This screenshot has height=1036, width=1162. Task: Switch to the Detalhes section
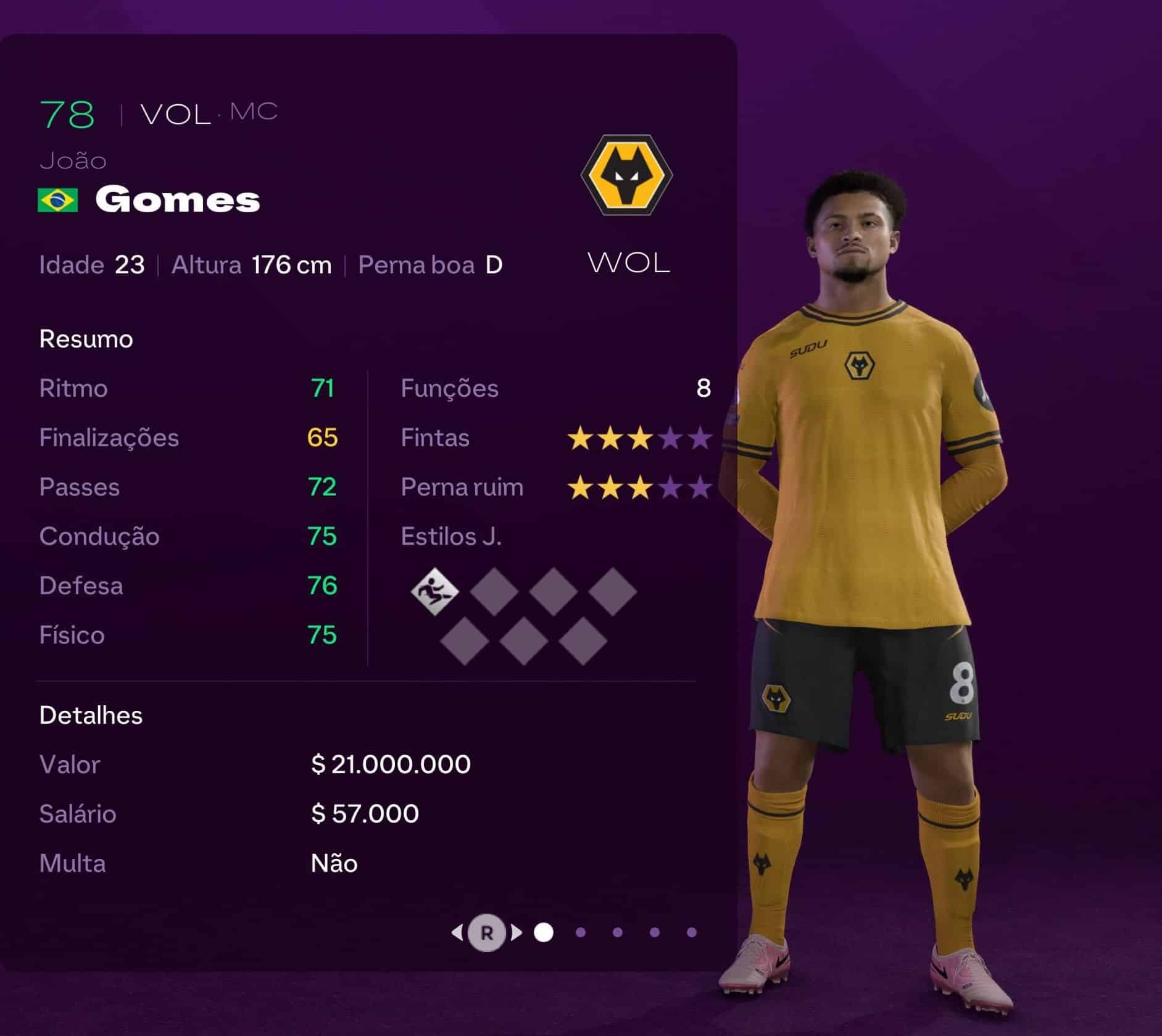pyautogui.click(x=90, y=715)
